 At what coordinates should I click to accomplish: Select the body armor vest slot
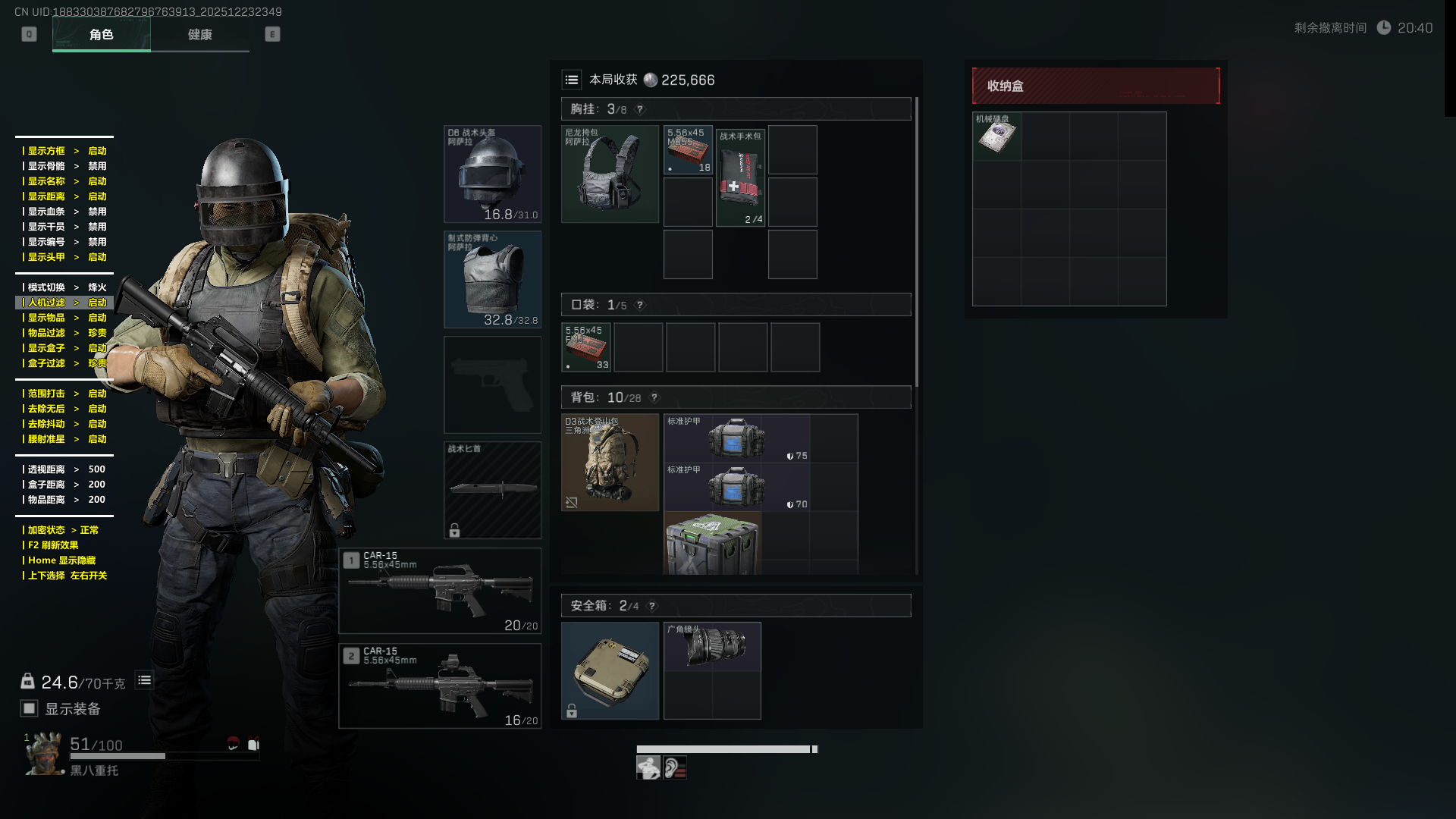492,279
